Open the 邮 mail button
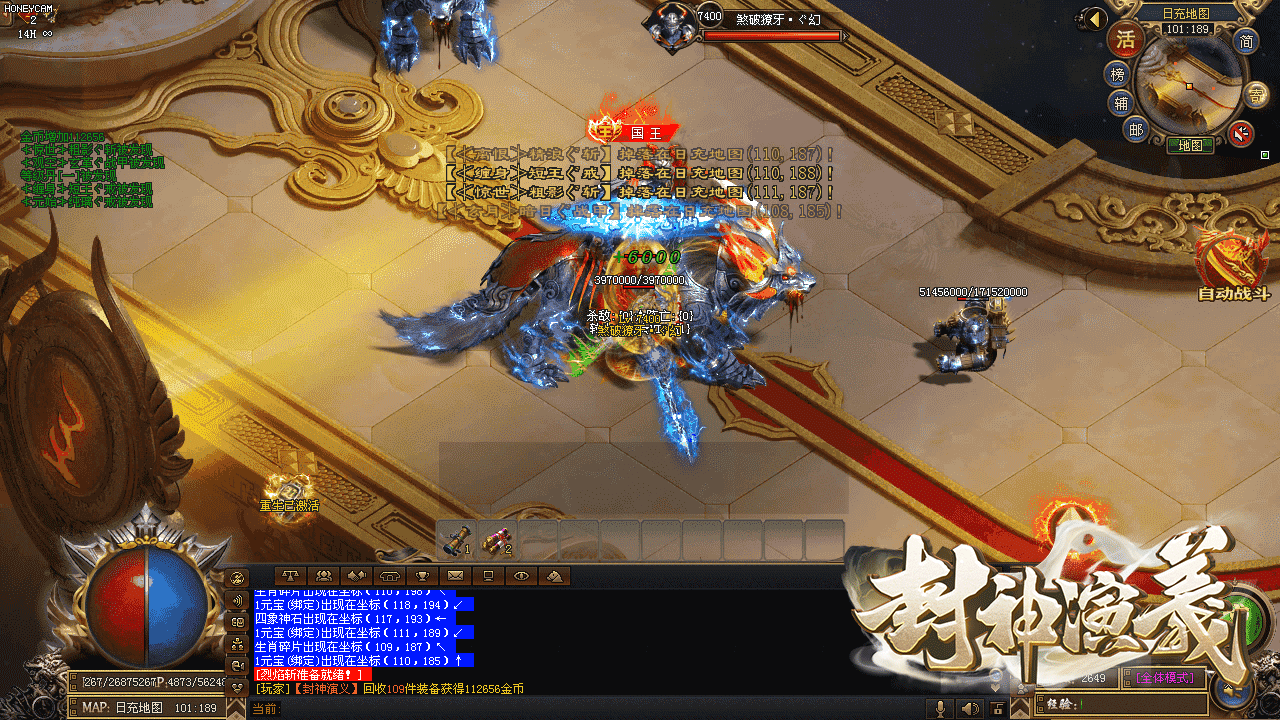Viewport: 1280px width, 720px height. [x=1136, y=129]
